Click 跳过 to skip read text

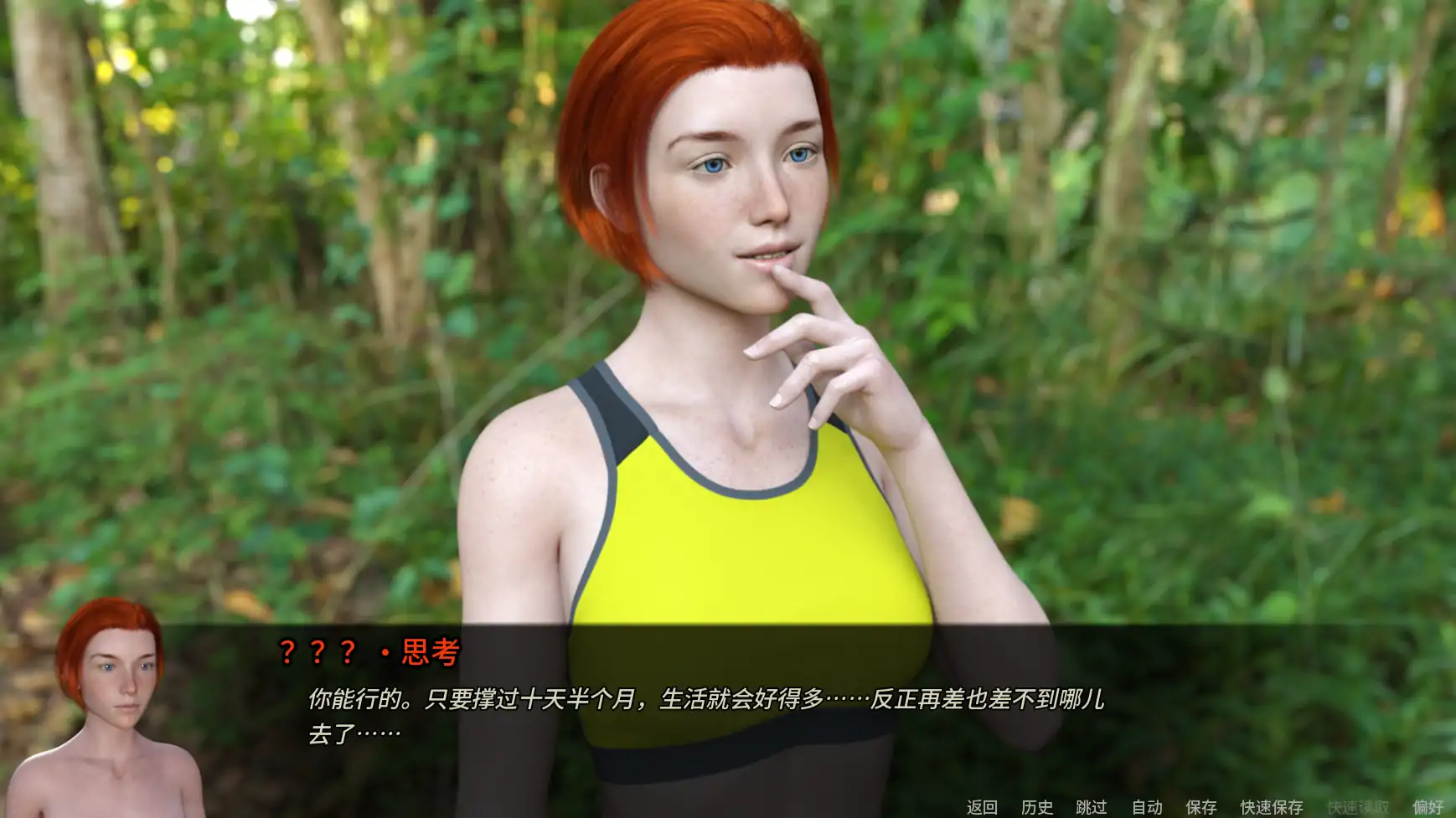[x=1092, y=806]
